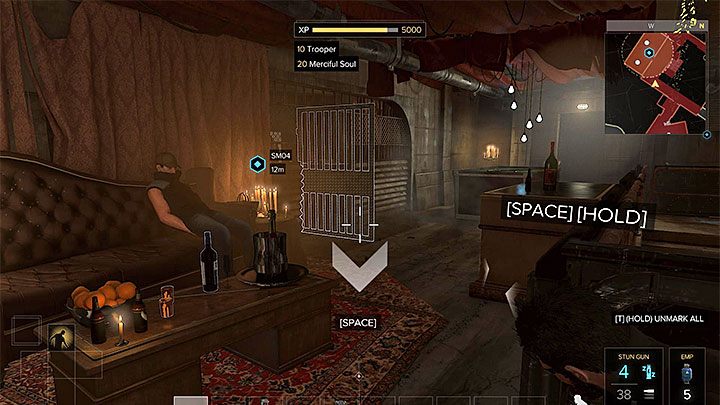Select the SM04 objective marker
Viewport: 720px width, 405px height.
point(257,162)
